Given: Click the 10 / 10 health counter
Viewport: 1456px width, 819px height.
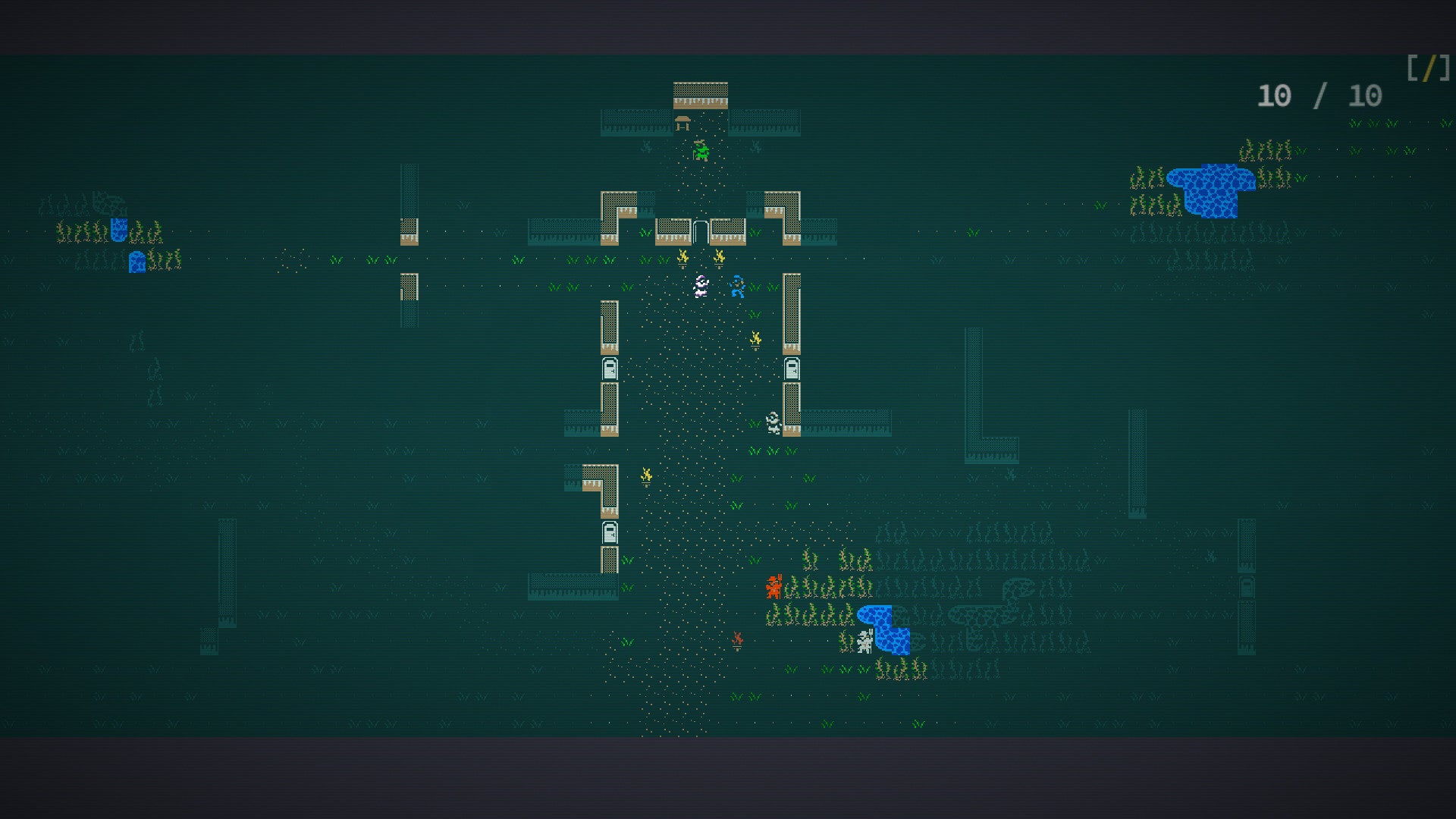Looking at the screenshot, I should (1321, 96).
